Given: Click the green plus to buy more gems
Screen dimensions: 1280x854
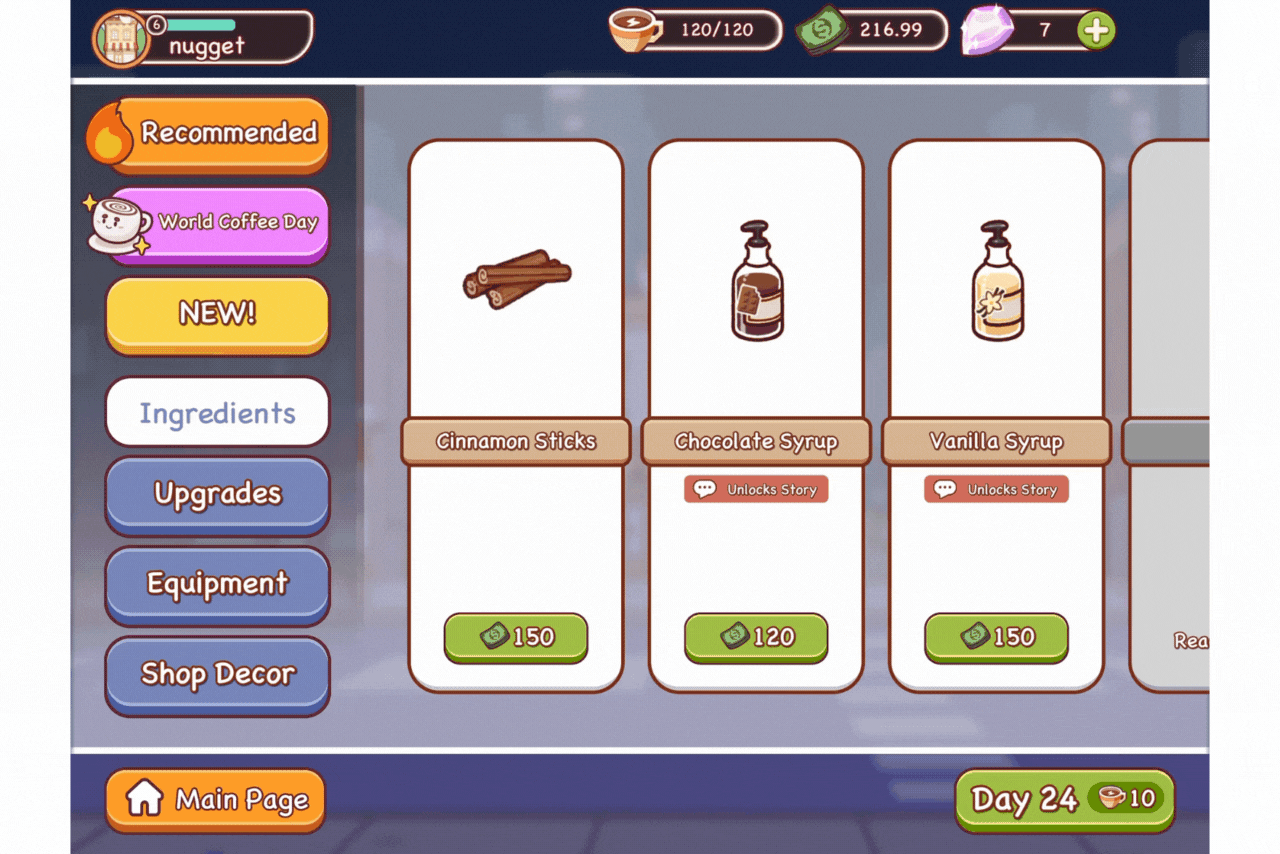Looking at the screenshot, I should pos(1094,31).
